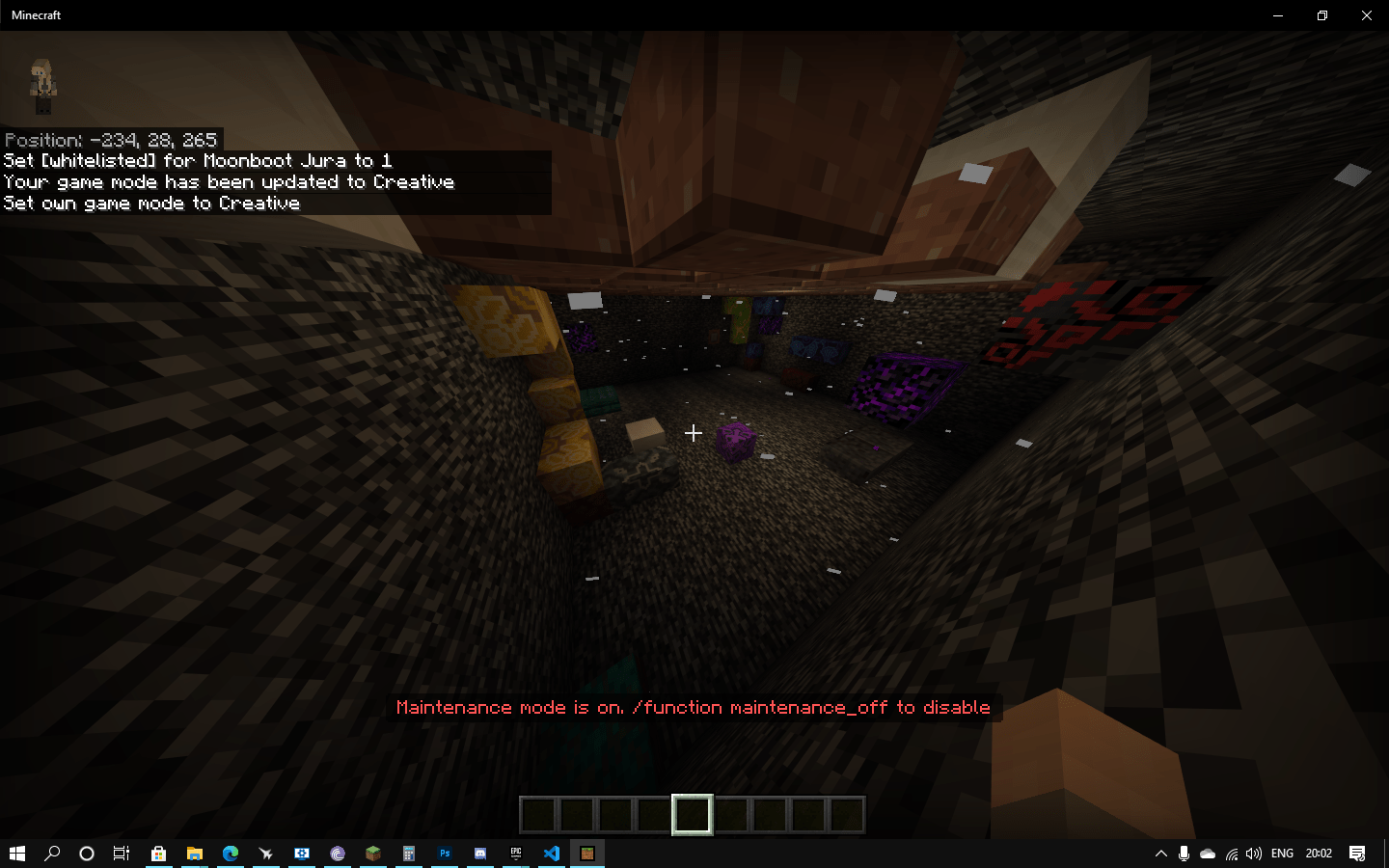Open Photoshop from the taskbar
This screenshot has height=868, width=1389.
[445, 854]
